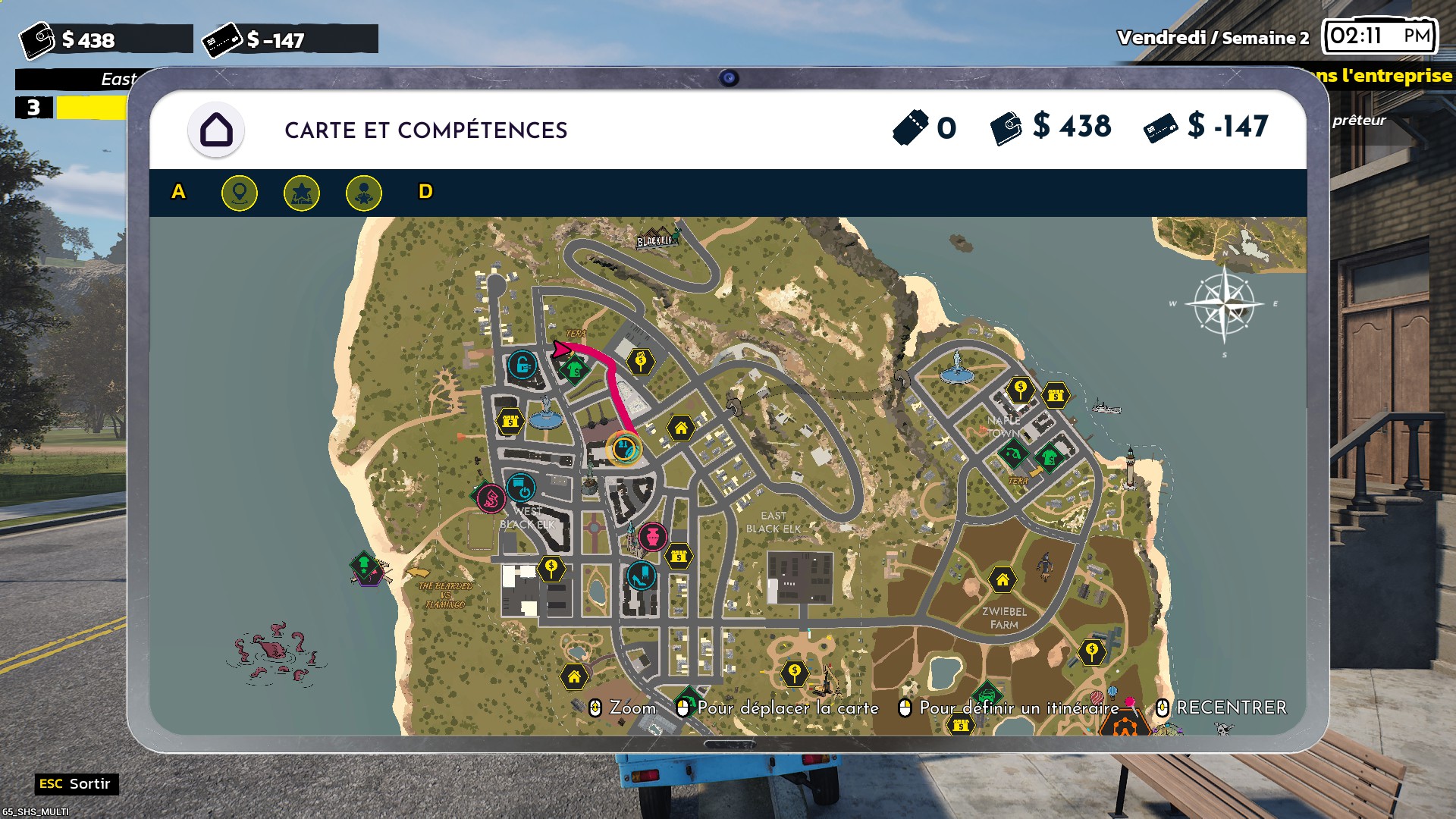The height and width of the screenshot is (819, 1456).
Task: Select the green shirt marker on the west coast
Action: [365, 566]
